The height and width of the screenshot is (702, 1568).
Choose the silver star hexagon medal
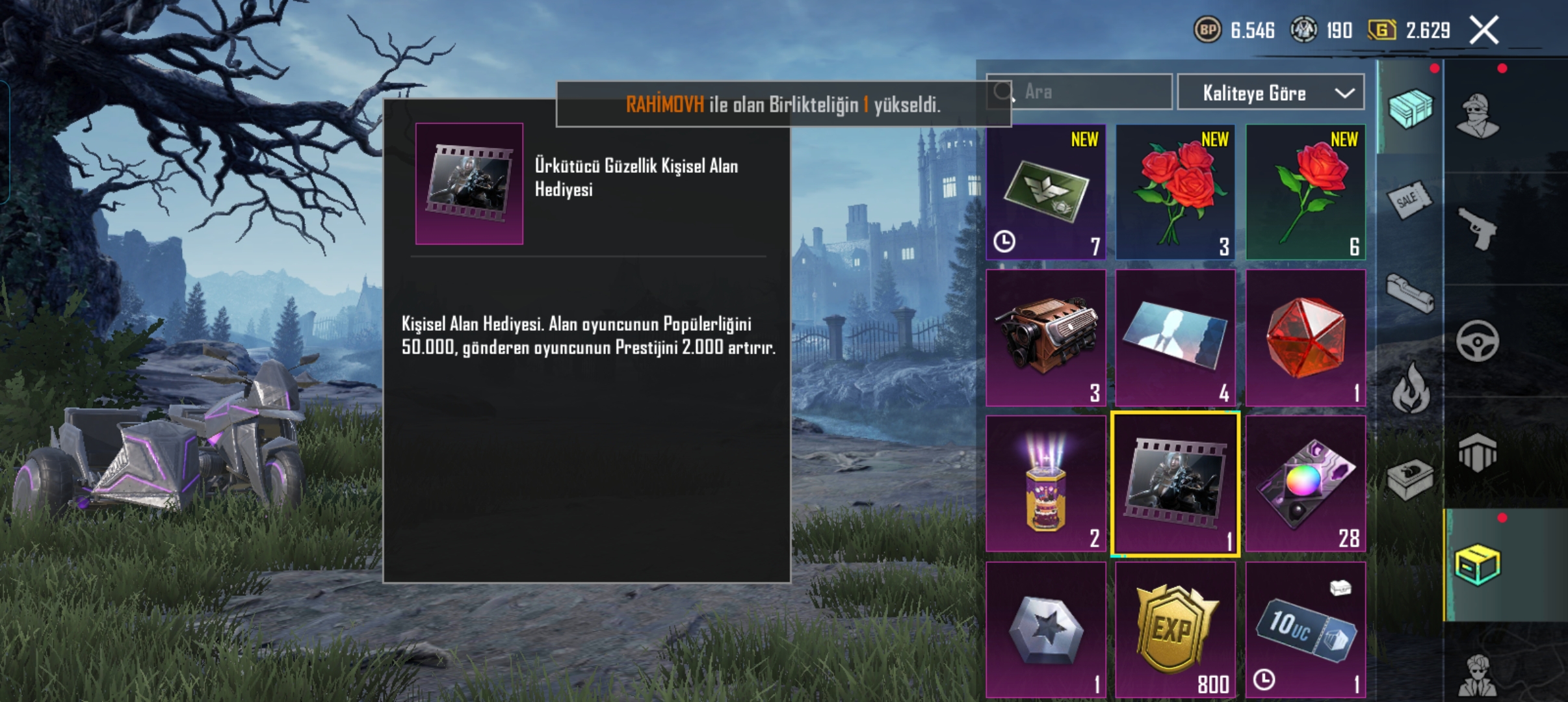[1046, 629]
